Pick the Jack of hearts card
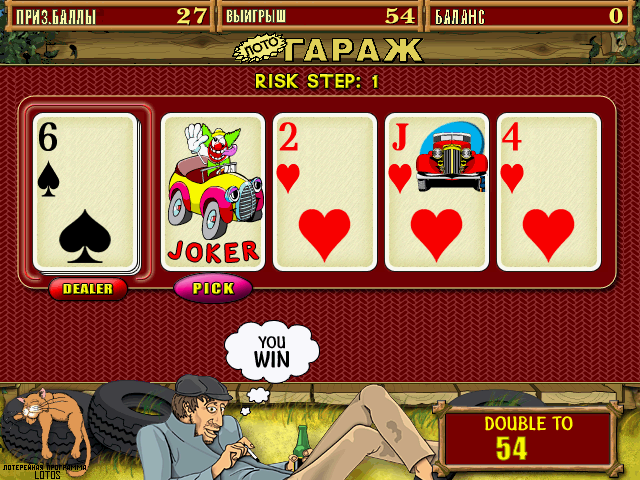The image size is (640, 480). pyautogui.click(x=436, y=192)
